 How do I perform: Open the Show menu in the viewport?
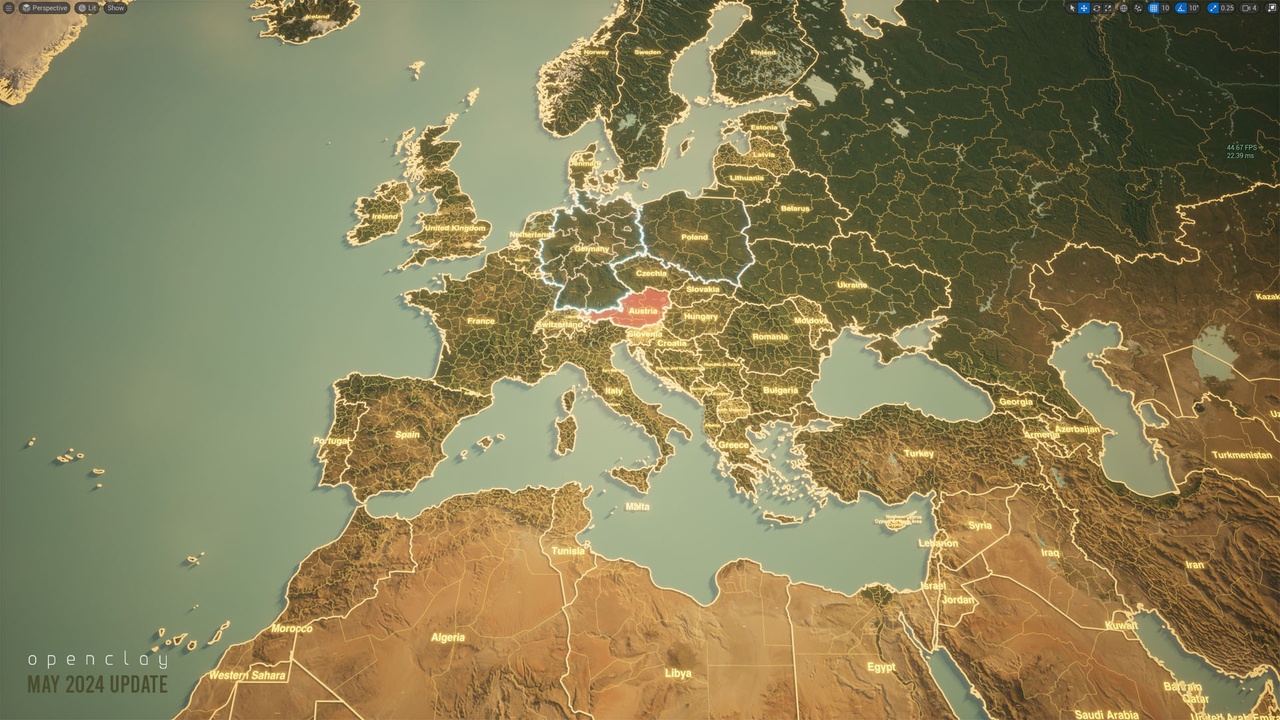pyautogui.click(x=113, y=7)
